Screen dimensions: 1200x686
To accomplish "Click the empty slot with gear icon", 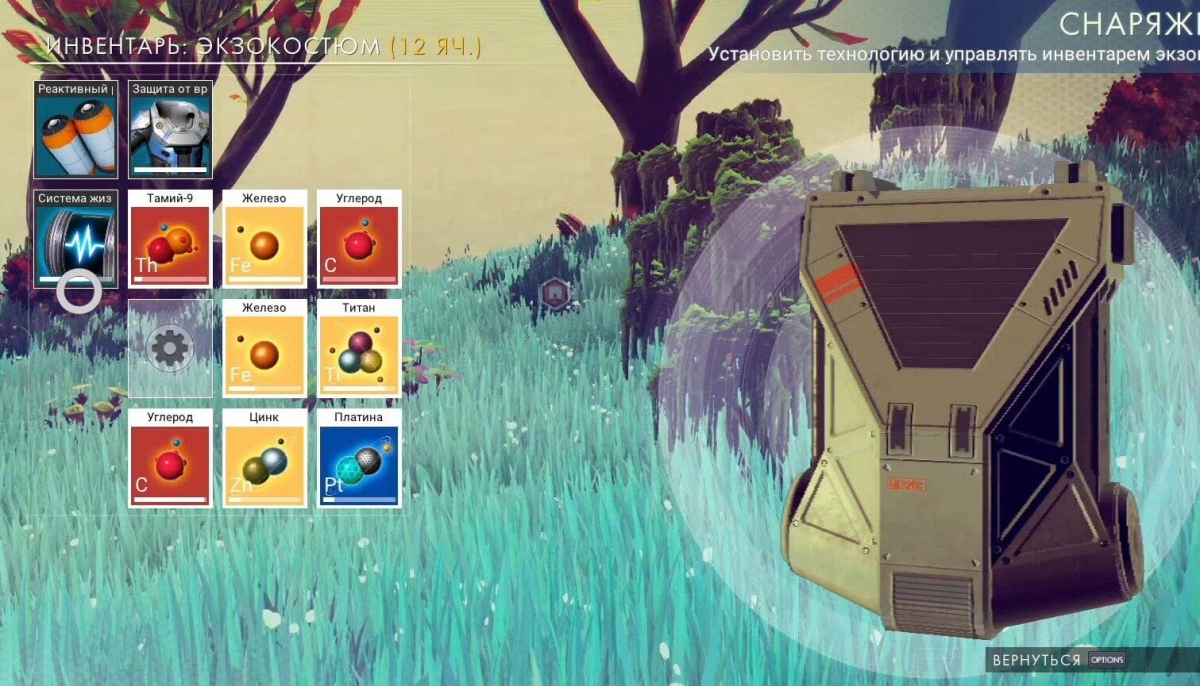I will click(170, 349).
